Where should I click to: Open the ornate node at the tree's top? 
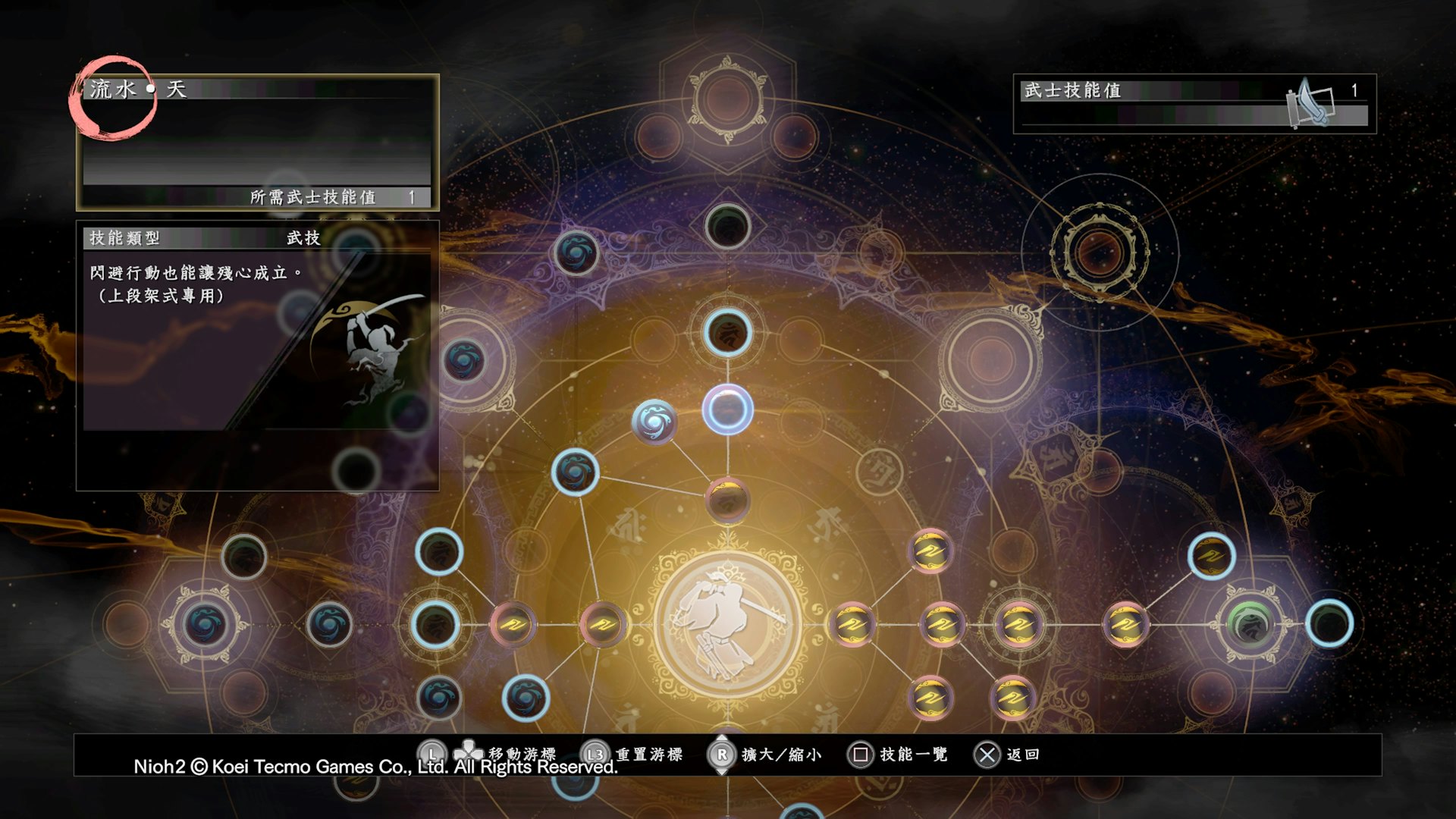[x=727, y=99]
